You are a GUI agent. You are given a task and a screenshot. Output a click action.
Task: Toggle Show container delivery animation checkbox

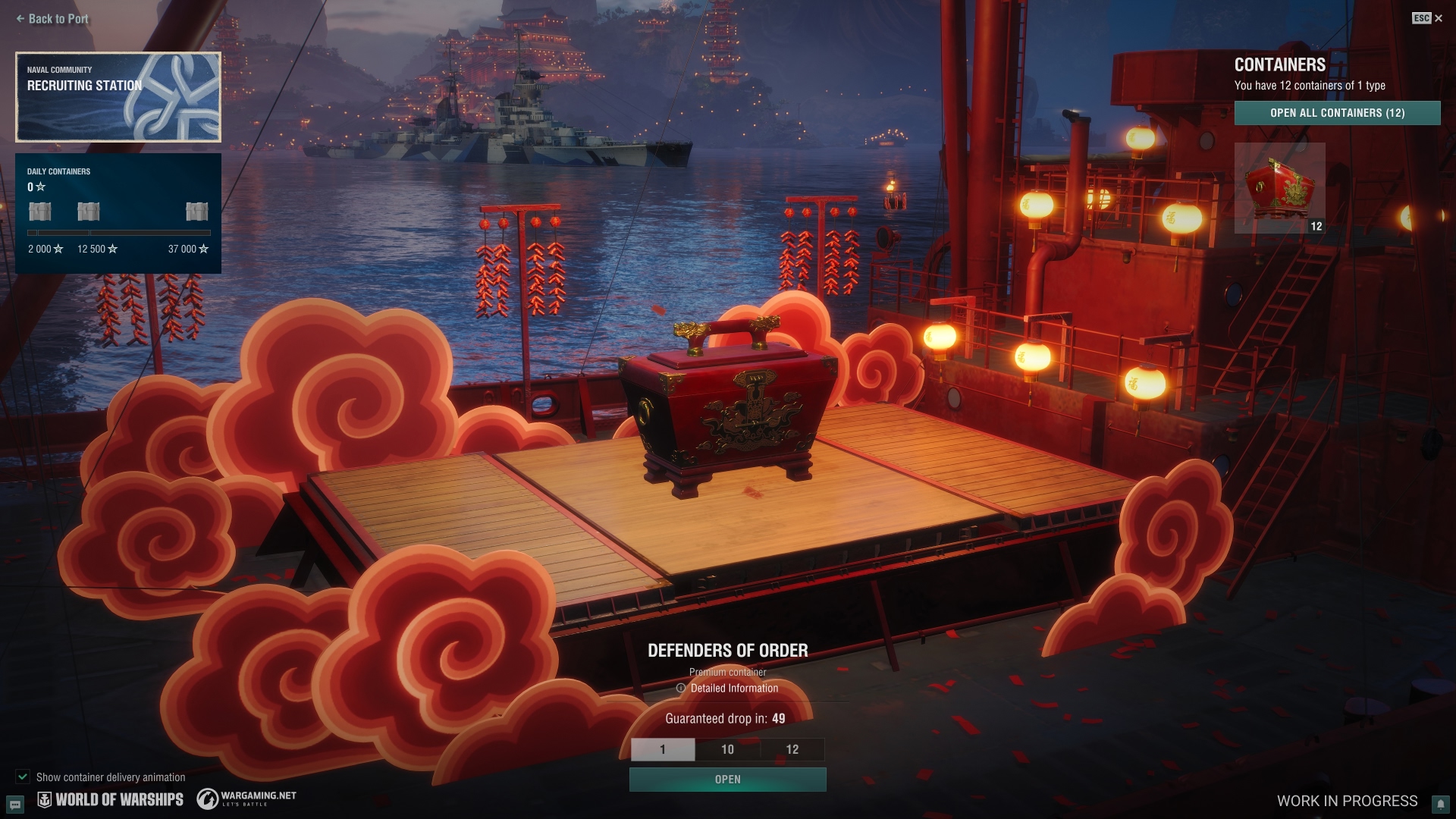[x=23, y=777]
